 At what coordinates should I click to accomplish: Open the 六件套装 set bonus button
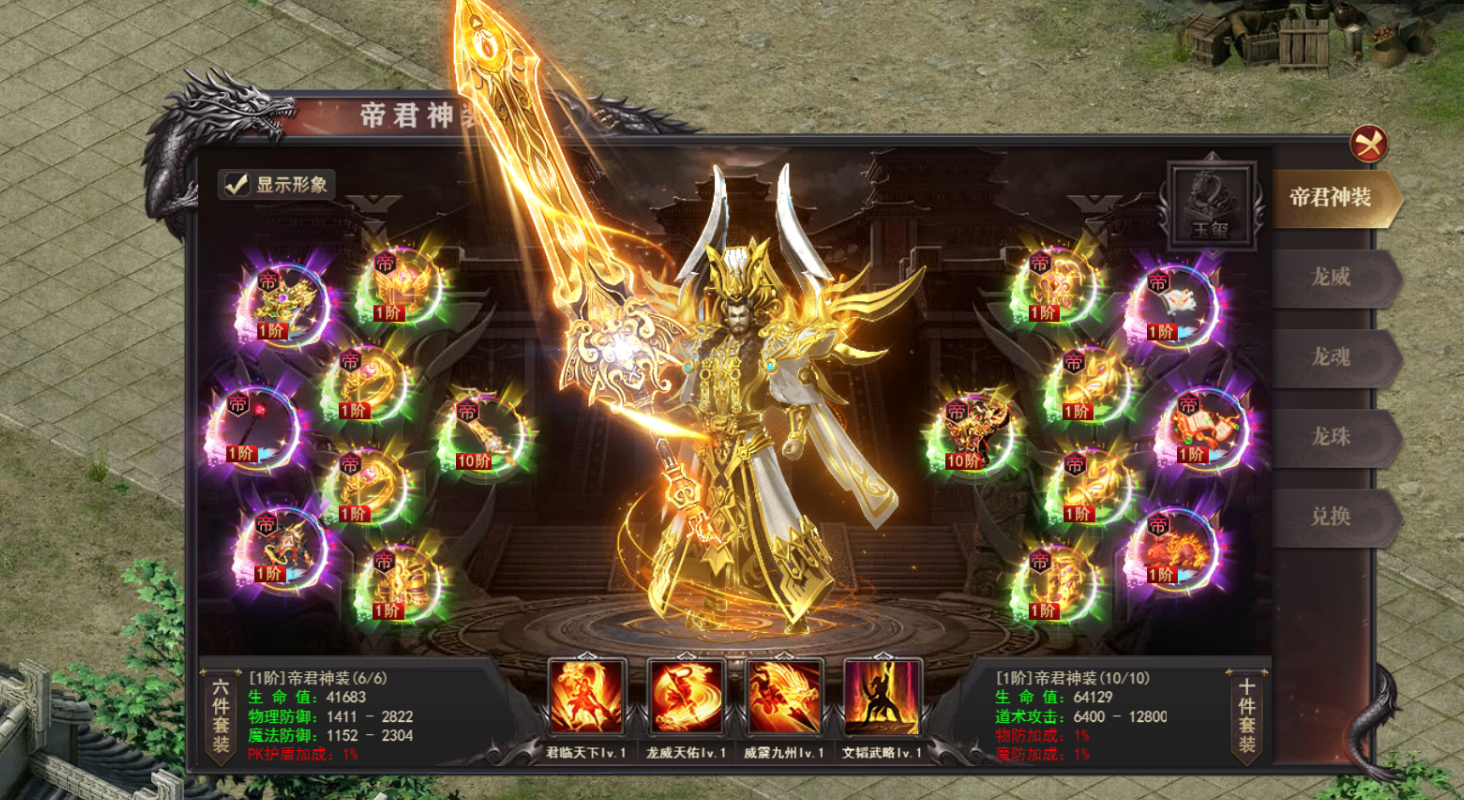pyautogui.click(x=220, y=716)
